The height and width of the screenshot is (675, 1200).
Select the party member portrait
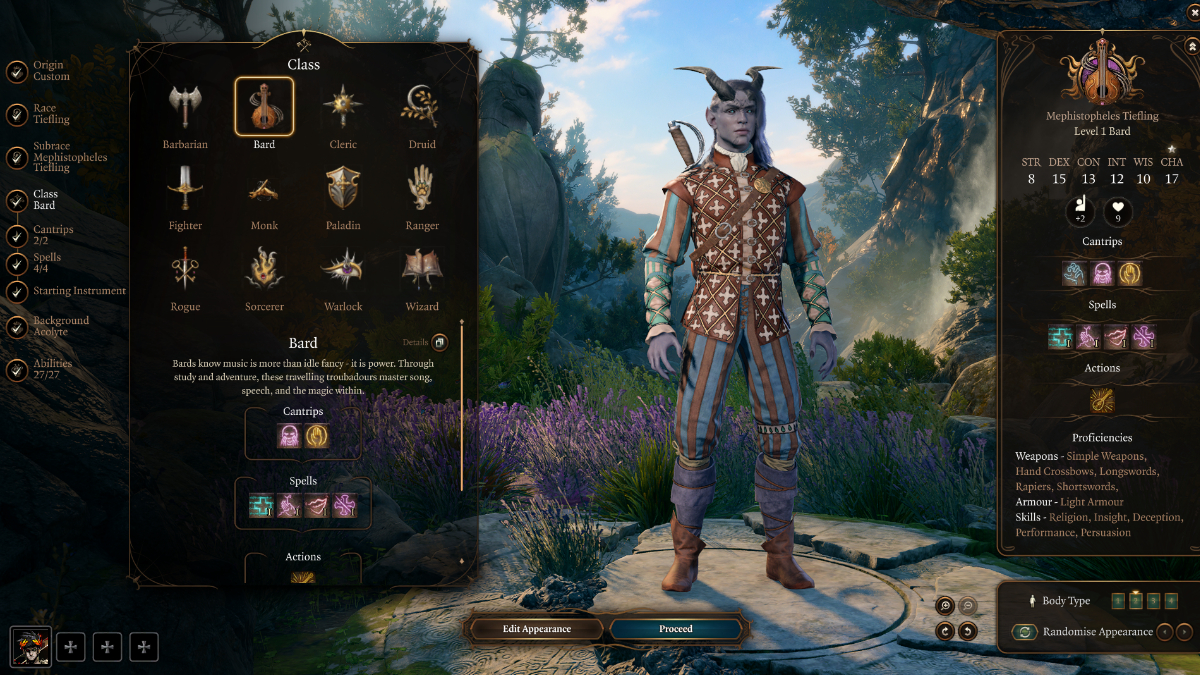[30, 647]
